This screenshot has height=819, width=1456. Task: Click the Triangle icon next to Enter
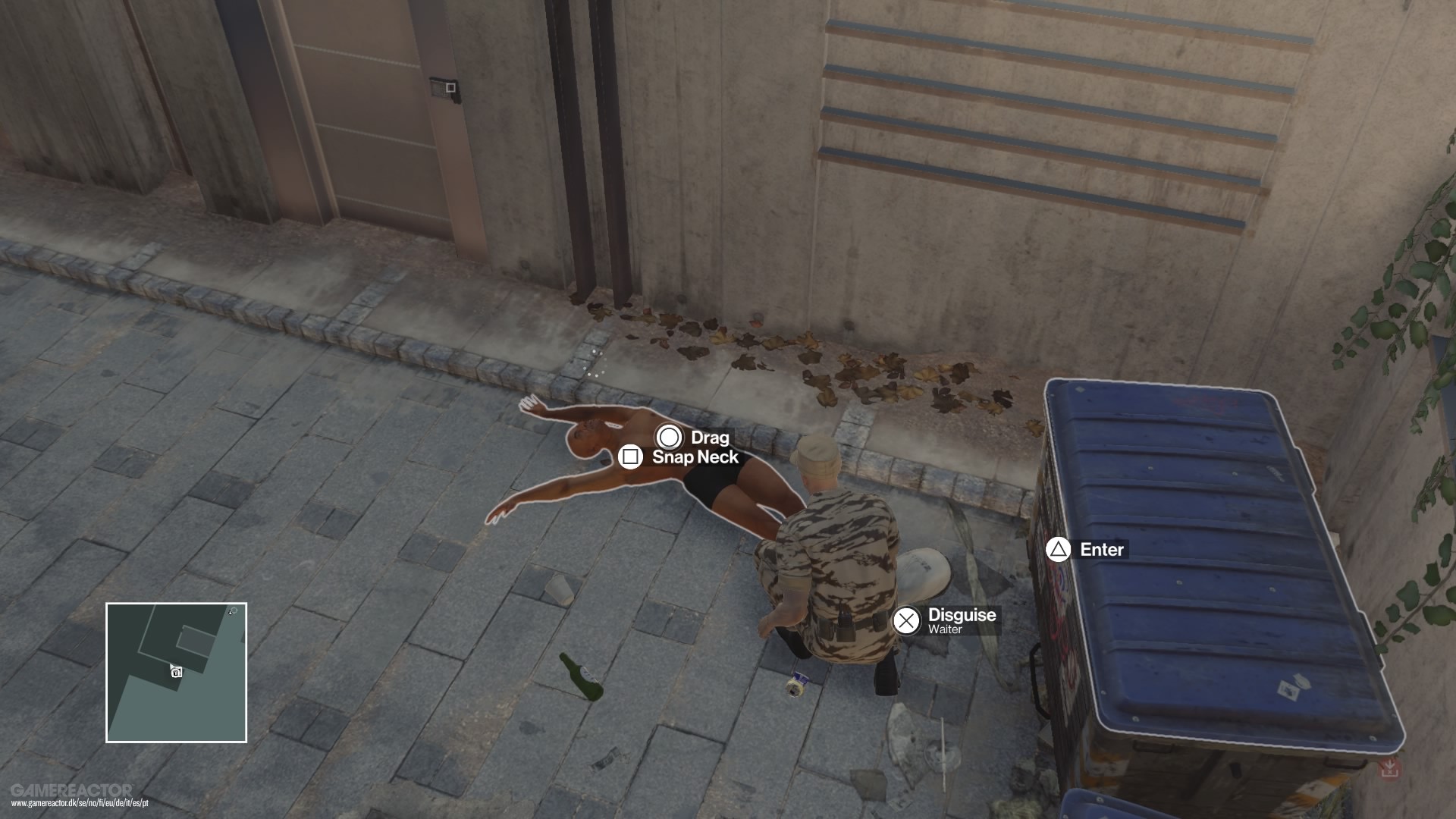pos(1060,550)
